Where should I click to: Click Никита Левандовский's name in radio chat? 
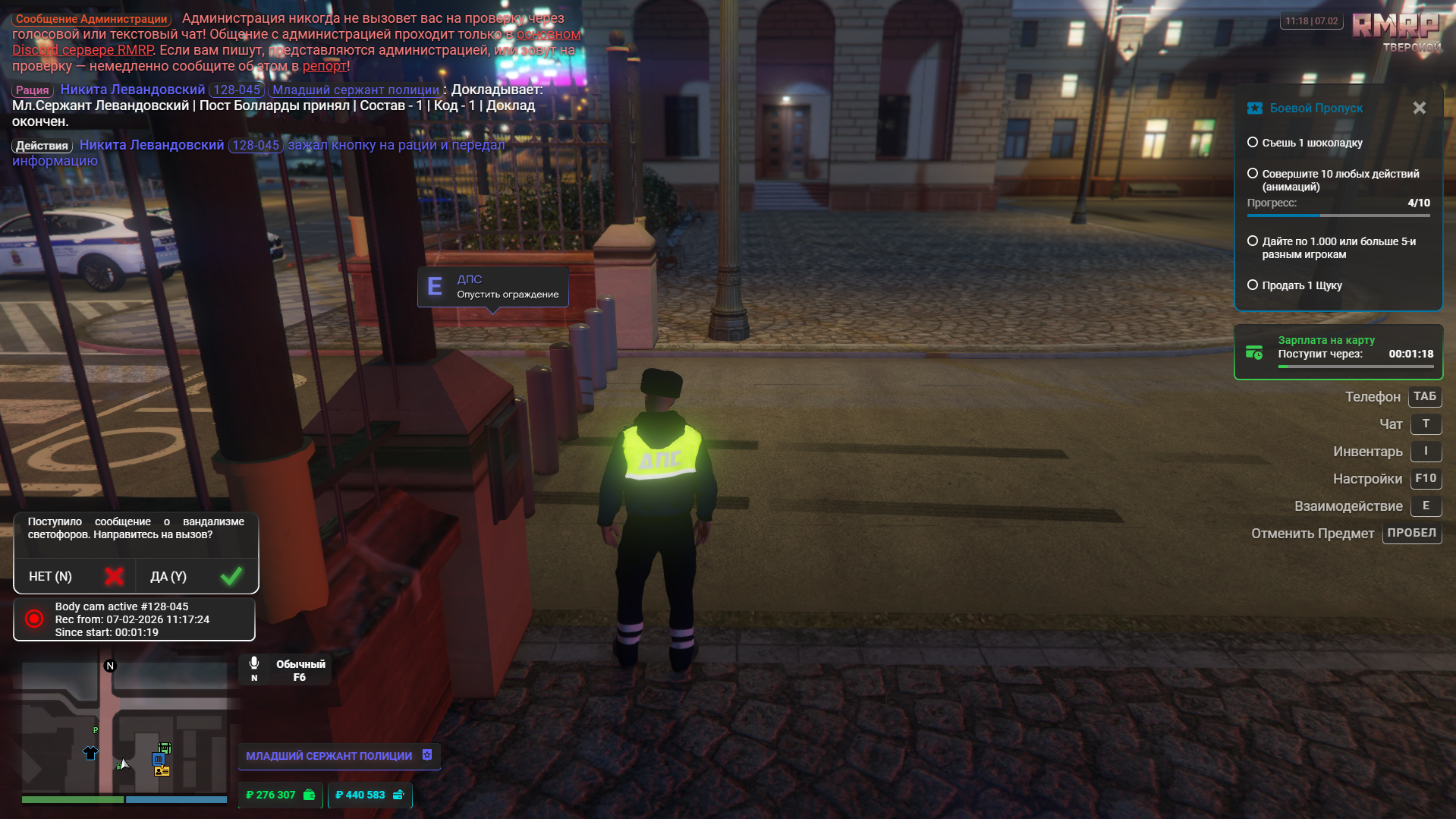[133, 90]
